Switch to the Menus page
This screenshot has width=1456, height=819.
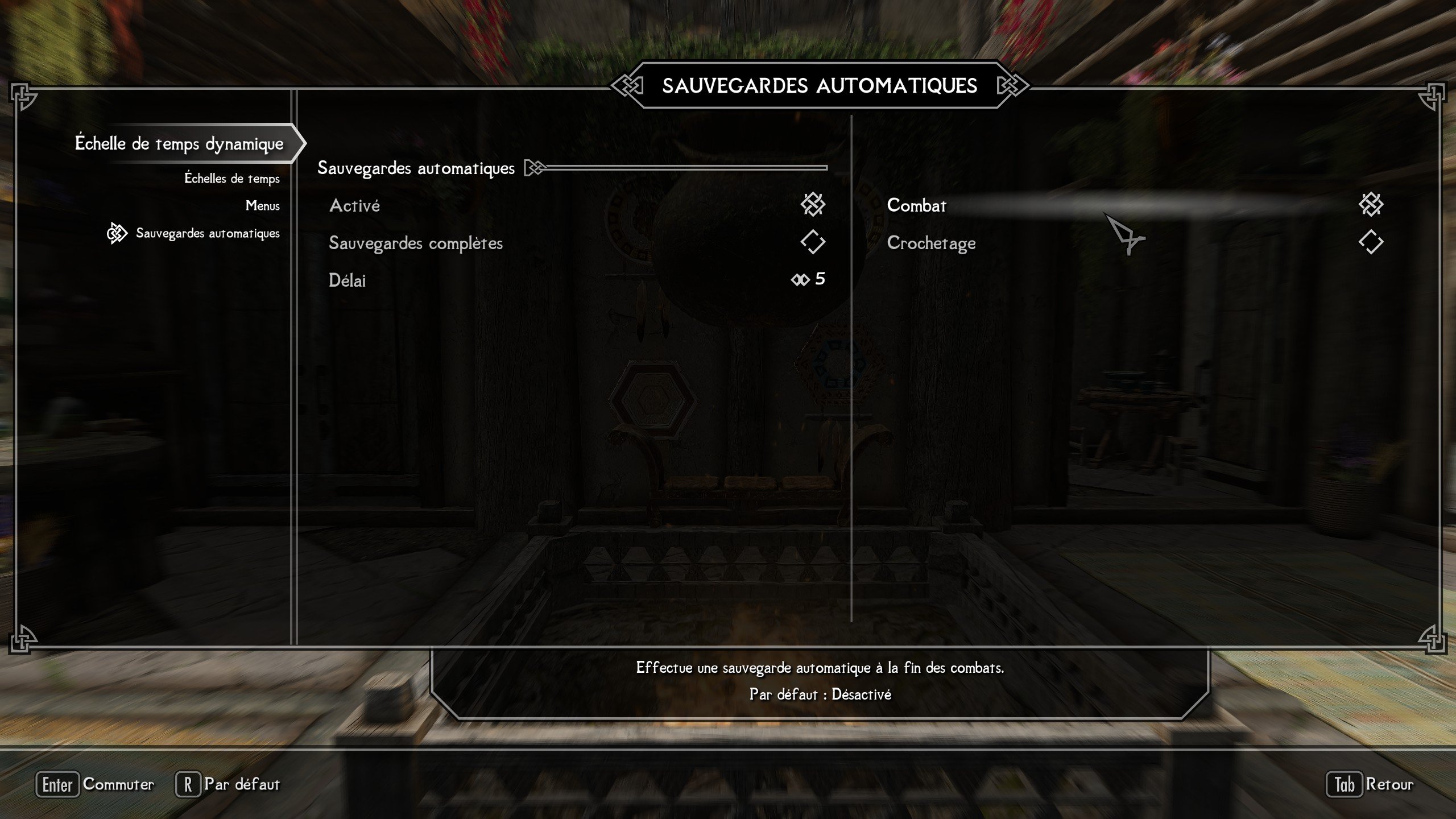pos(262,206)
